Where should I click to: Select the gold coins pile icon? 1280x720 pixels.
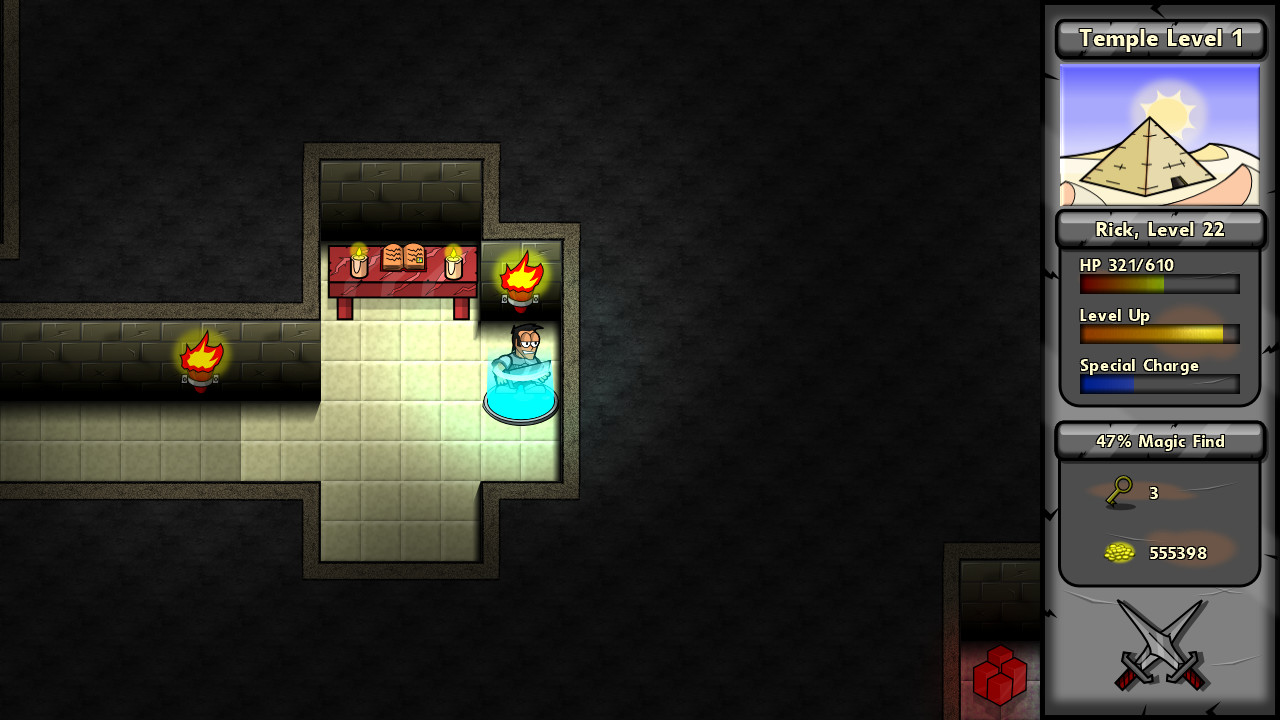click(1119, 552)
